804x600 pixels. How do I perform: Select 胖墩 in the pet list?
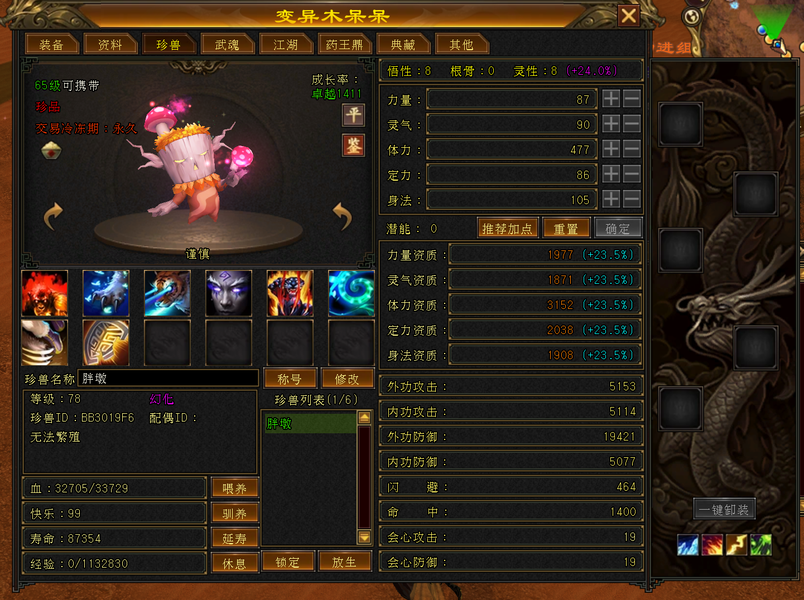tap(308, 424)
